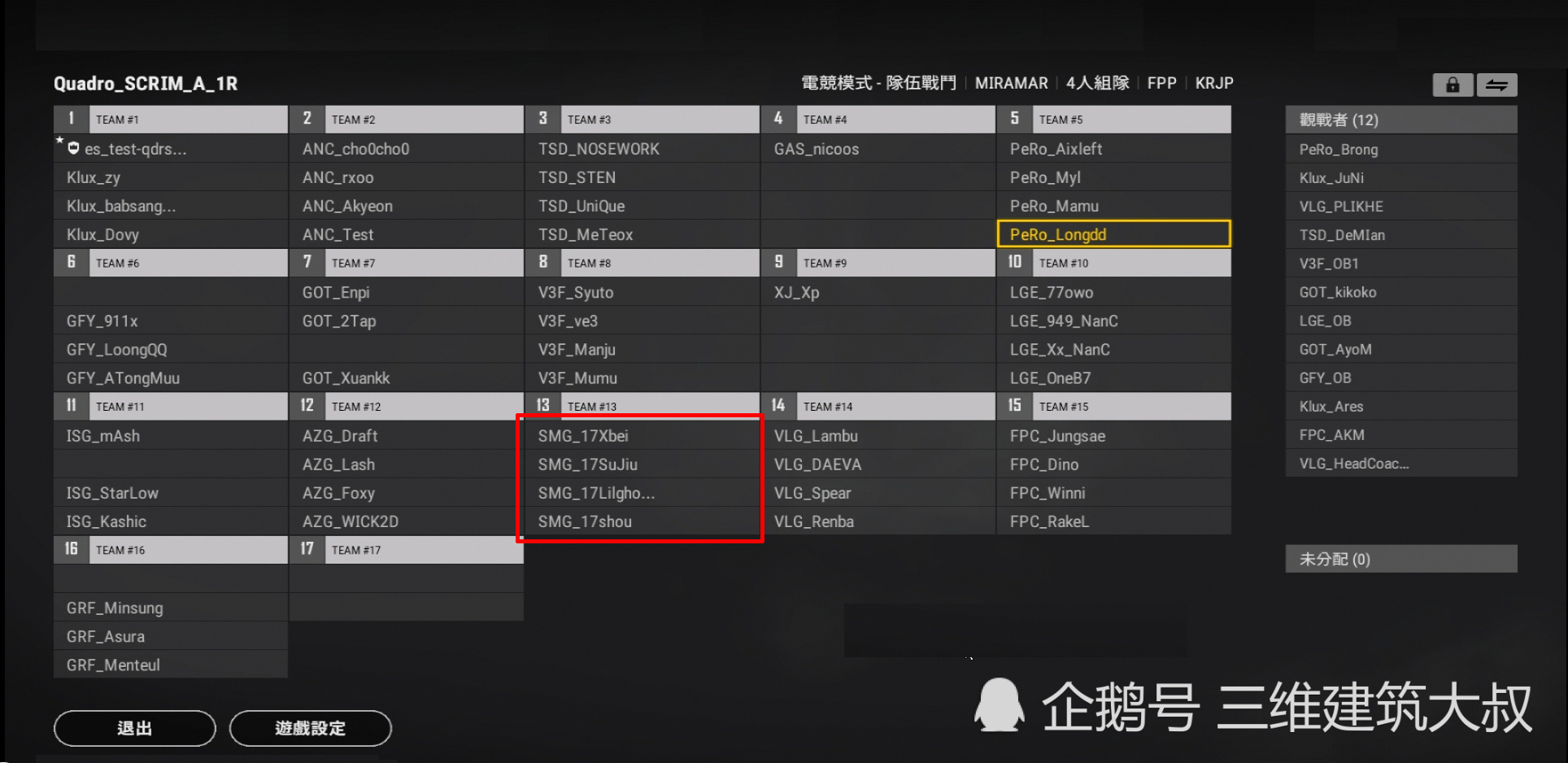Click the FPP perspective label

pyautogui.click(x=1161, y=83)
